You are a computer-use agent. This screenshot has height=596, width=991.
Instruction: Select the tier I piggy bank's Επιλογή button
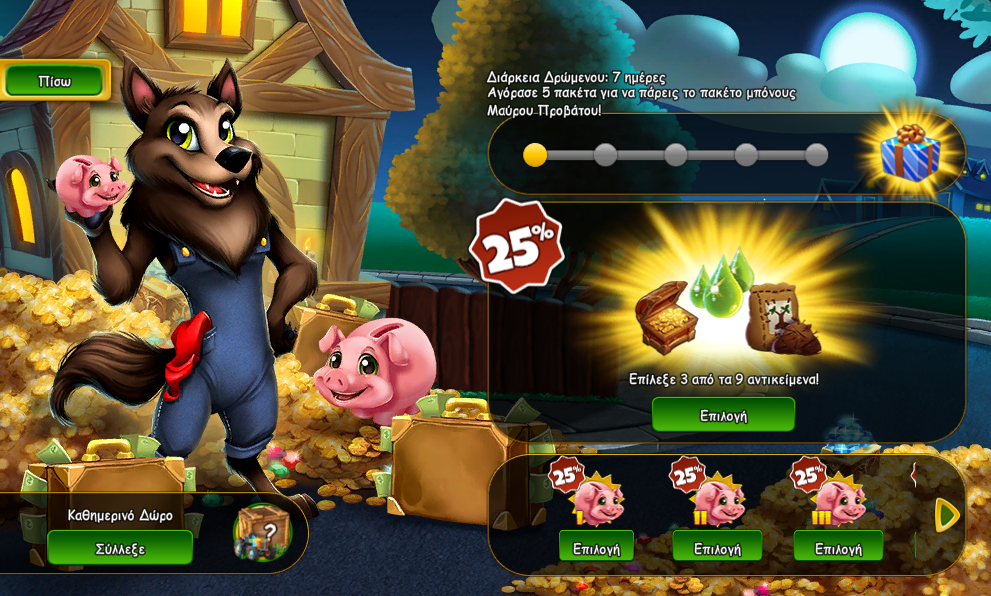click(x=596, y=548)
